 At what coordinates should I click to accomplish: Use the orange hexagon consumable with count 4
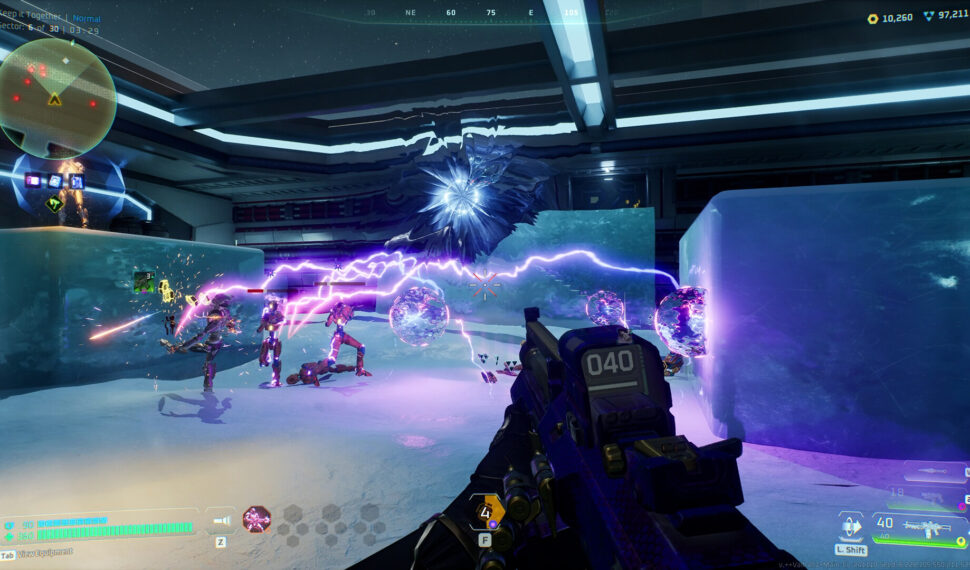489,513
